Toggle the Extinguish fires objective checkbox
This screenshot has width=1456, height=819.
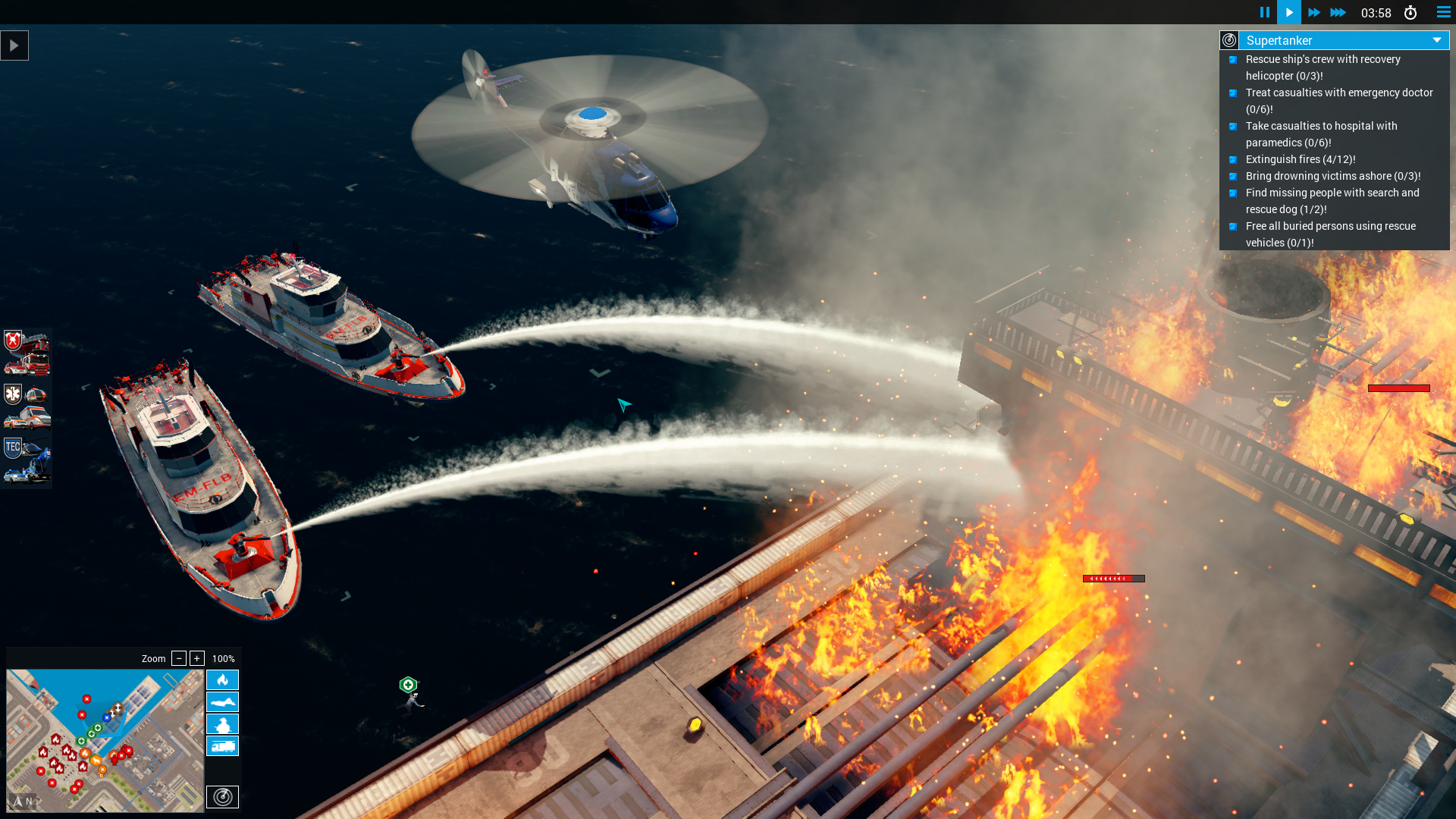pos(1234,160)
